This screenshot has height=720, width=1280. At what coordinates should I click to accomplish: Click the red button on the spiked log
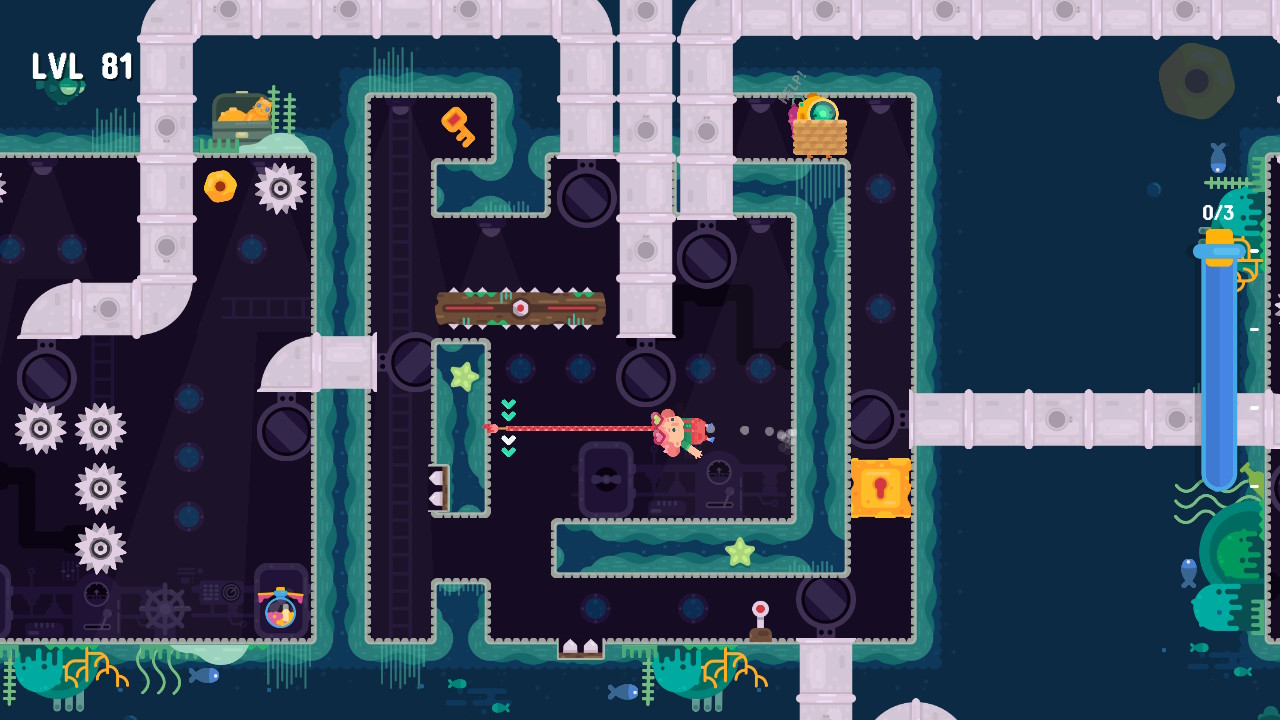pyautogui.click(x=521, y=308)
